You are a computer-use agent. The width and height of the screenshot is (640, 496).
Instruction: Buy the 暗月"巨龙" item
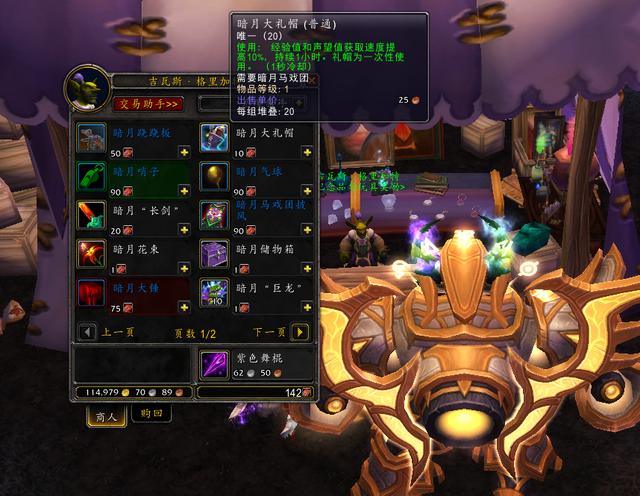(x=214, y=293)
